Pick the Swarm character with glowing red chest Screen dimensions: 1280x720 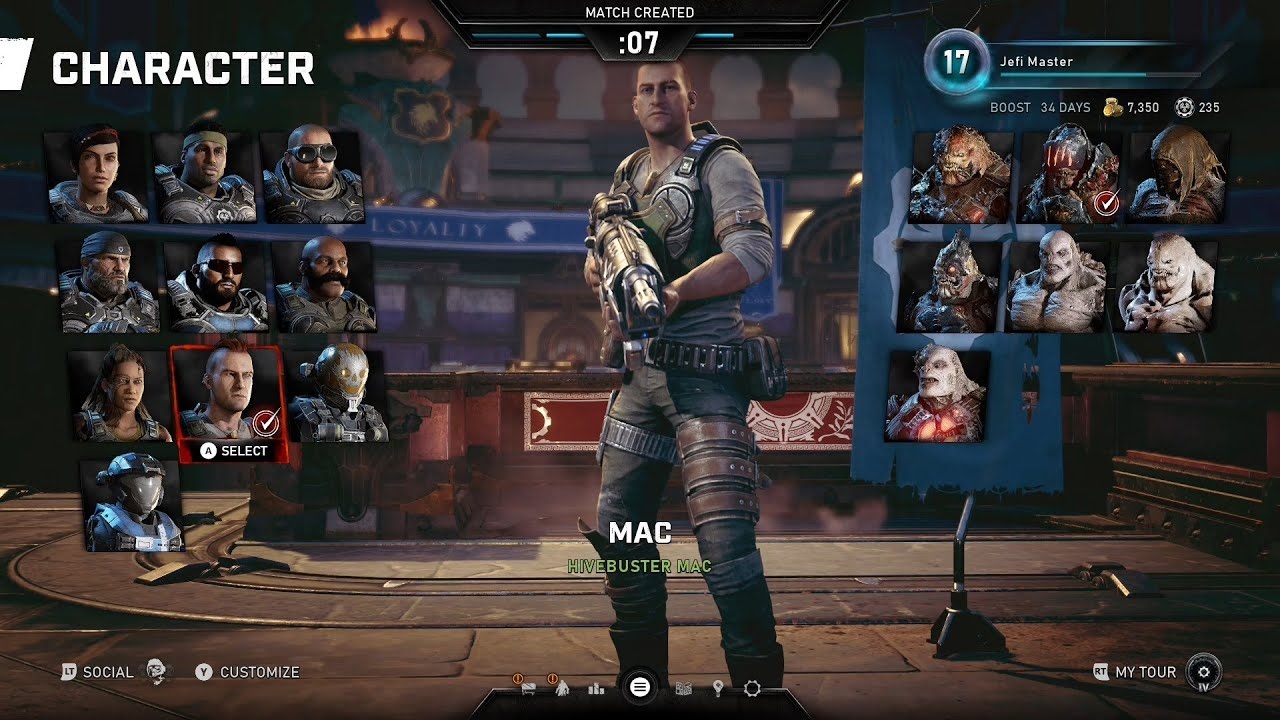pos(937,394)
